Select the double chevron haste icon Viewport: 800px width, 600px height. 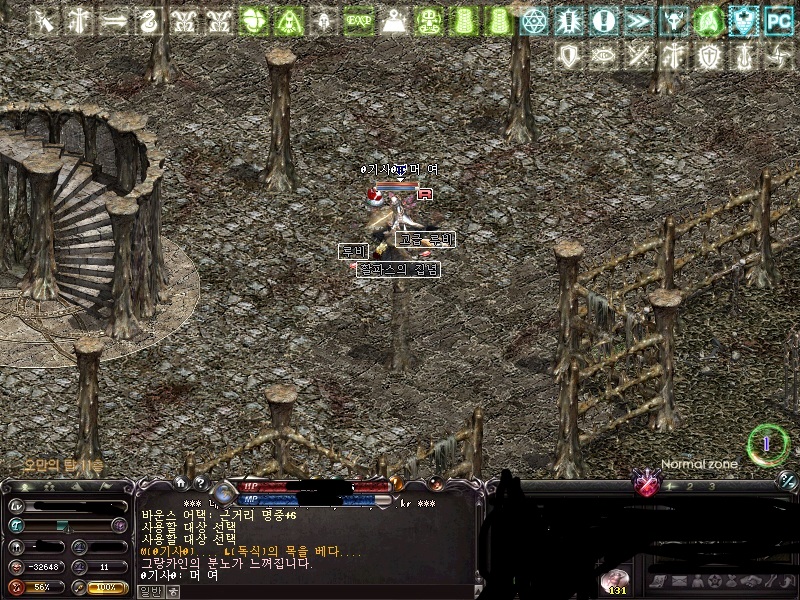(x=638, y=20)
